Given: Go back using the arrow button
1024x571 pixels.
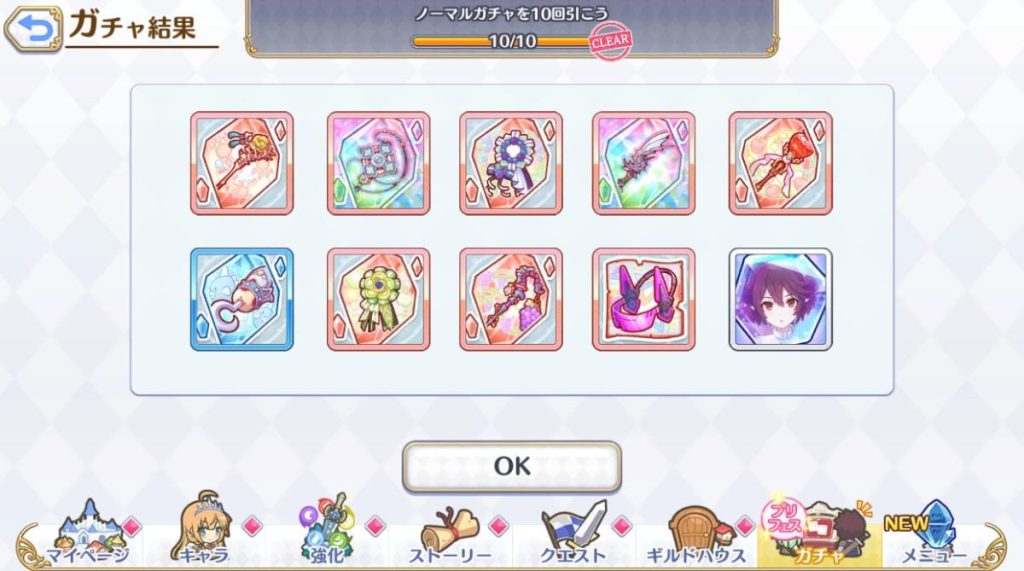Looking at the screenshot, I should point(32,29).
